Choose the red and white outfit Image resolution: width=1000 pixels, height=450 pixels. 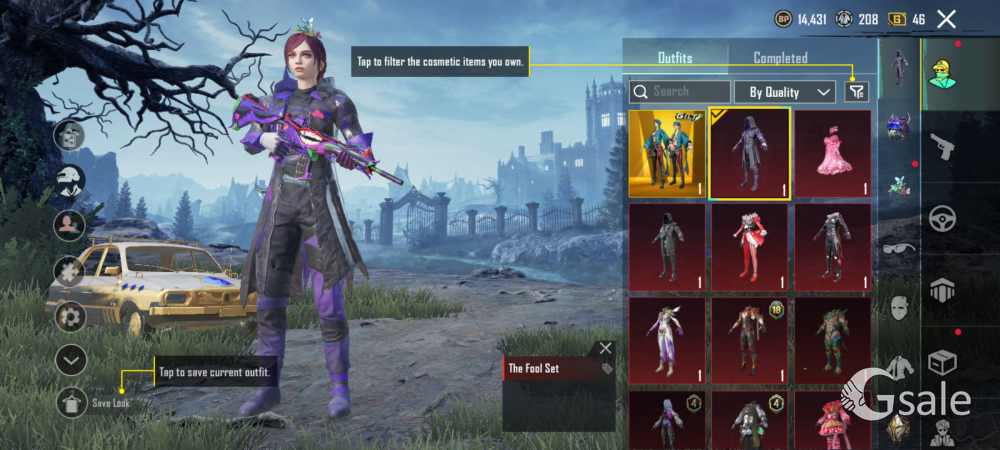coord(749,247)
